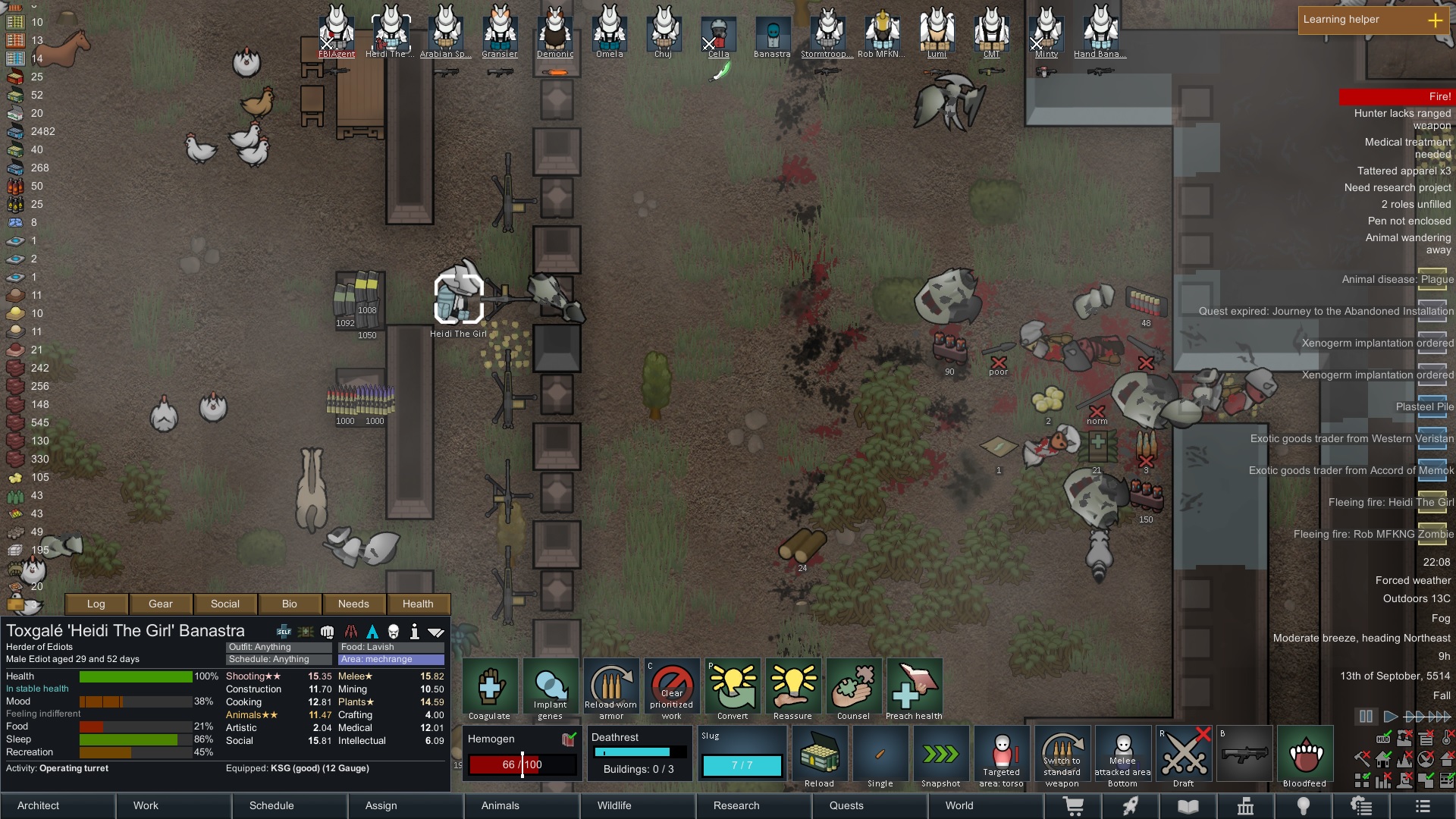Use the Bloodfeed ability
Image resolution: width=1456 pixels, height=819 pixels.
point(1305,756)
